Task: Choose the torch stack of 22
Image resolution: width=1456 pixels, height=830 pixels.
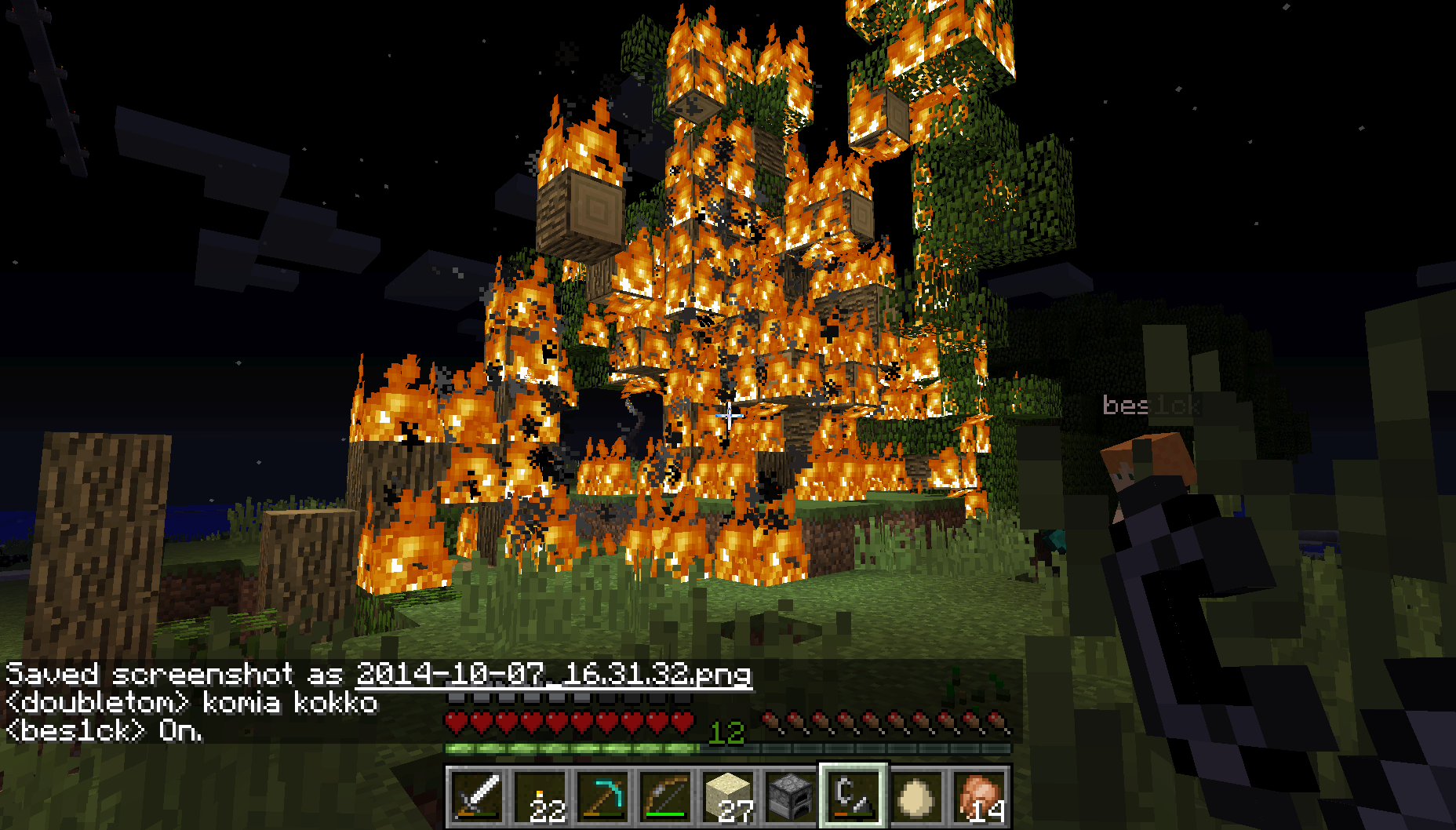Action: (x=541, y=796)
